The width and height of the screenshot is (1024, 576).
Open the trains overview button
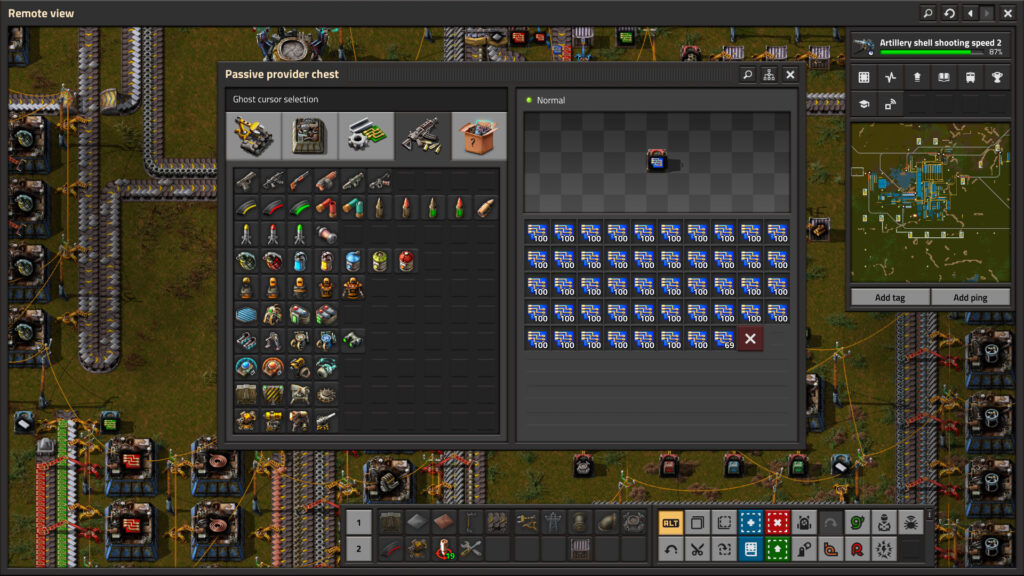point(969,77)
